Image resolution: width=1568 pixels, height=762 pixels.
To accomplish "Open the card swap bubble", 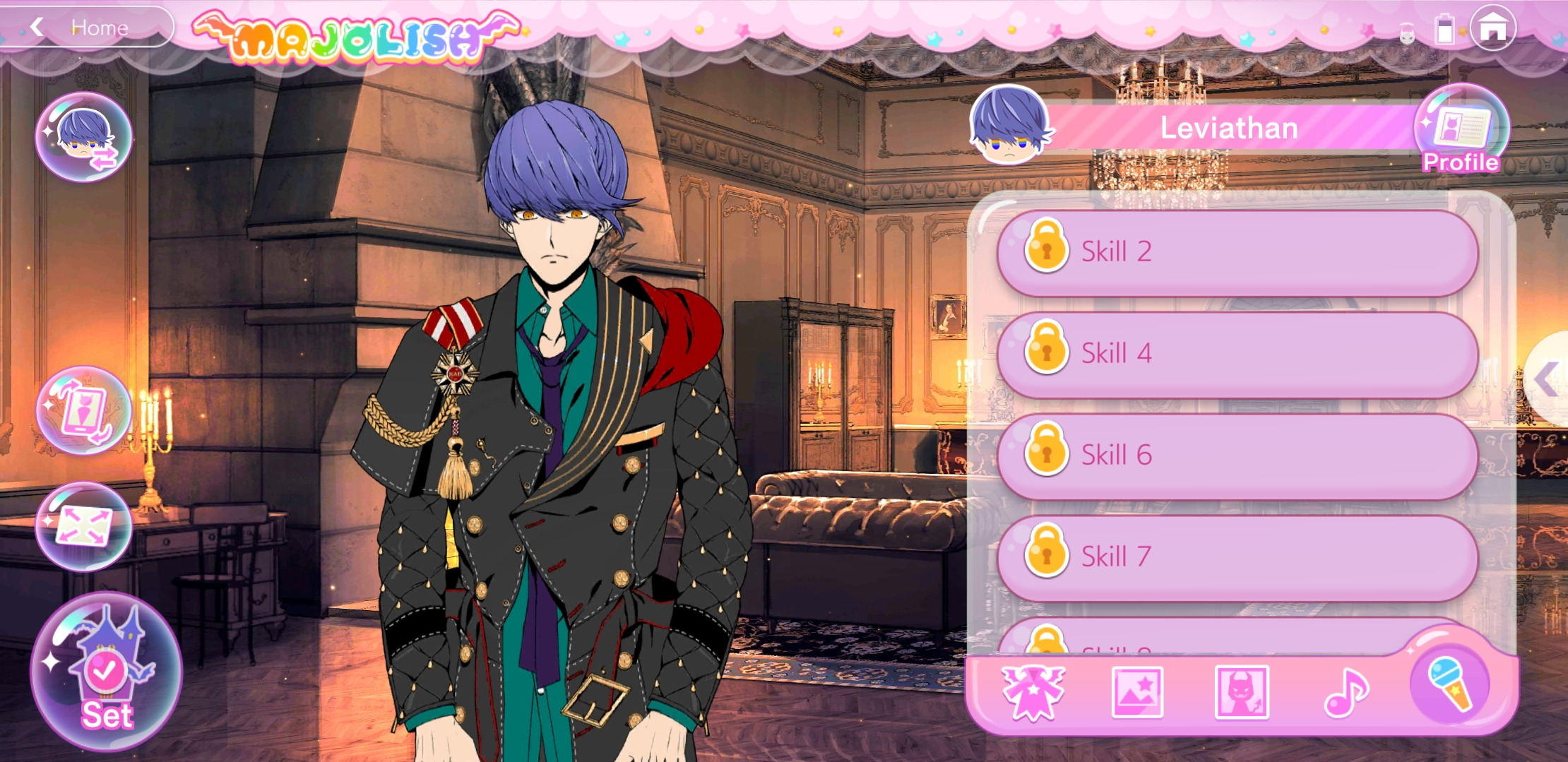I will [83, 411].
